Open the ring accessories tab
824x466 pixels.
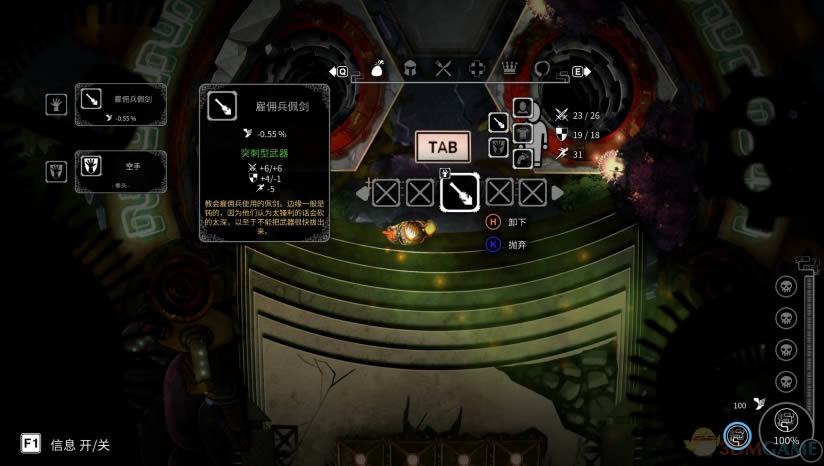pos(543,70)
